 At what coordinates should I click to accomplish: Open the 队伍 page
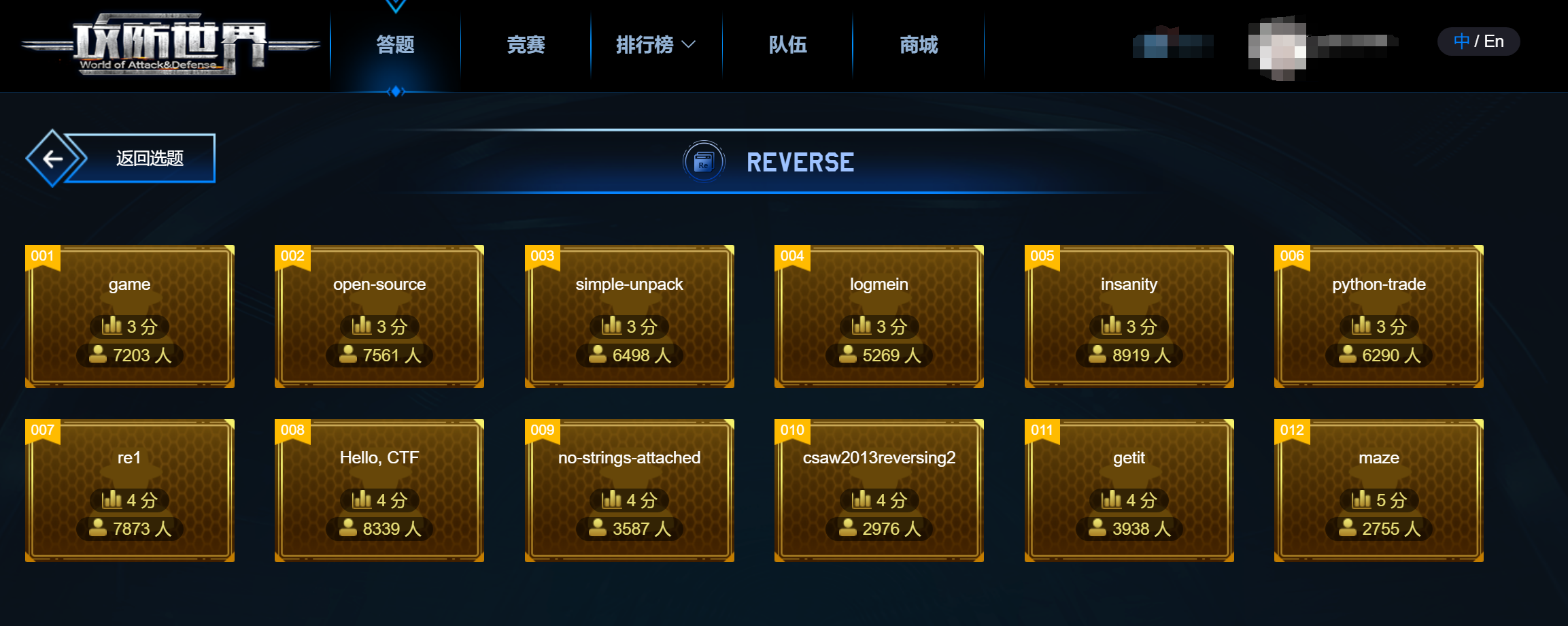(787, 45)
